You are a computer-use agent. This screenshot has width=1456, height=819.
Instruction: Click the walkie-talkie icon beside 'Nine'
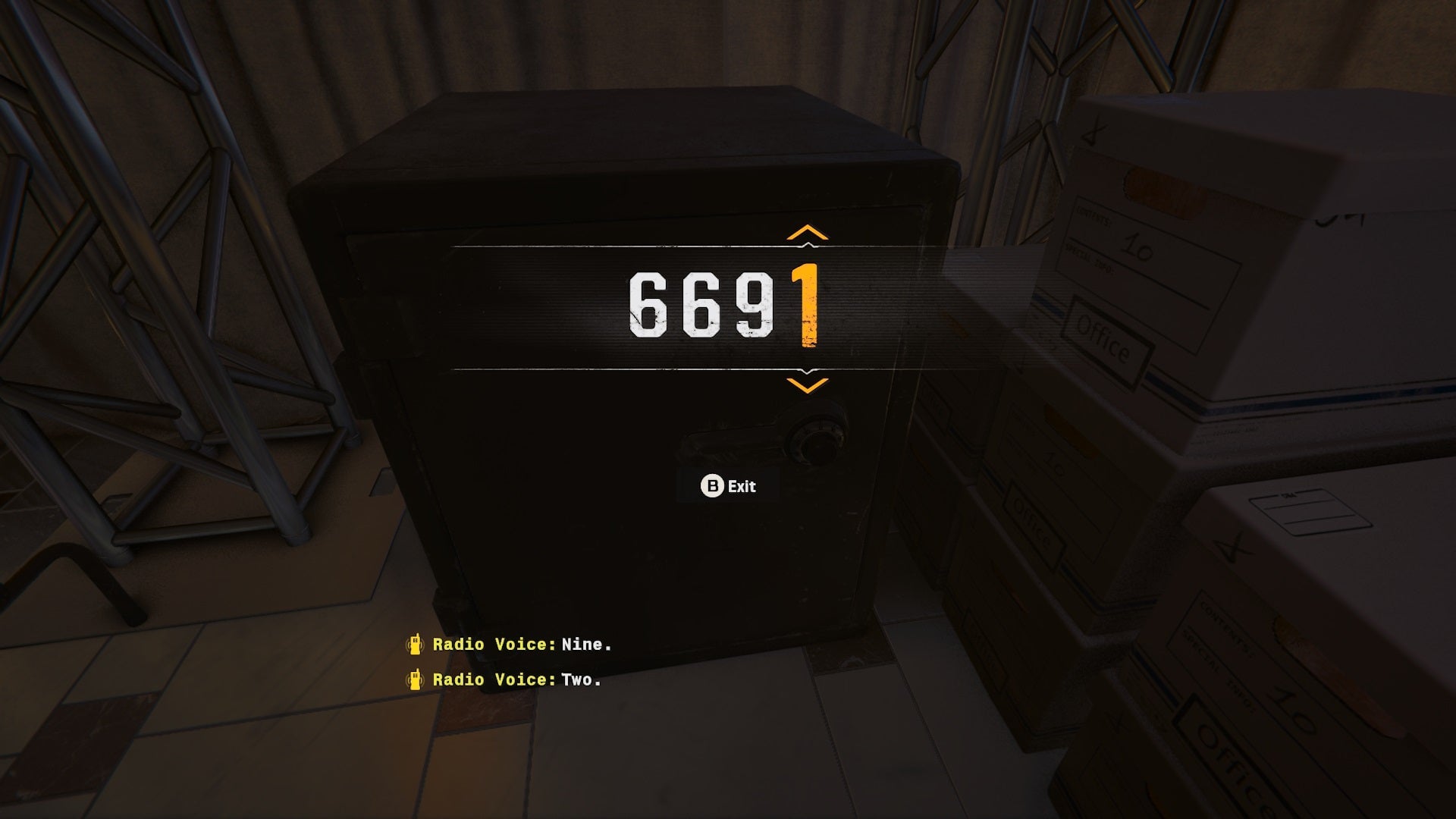coord(416,645)
